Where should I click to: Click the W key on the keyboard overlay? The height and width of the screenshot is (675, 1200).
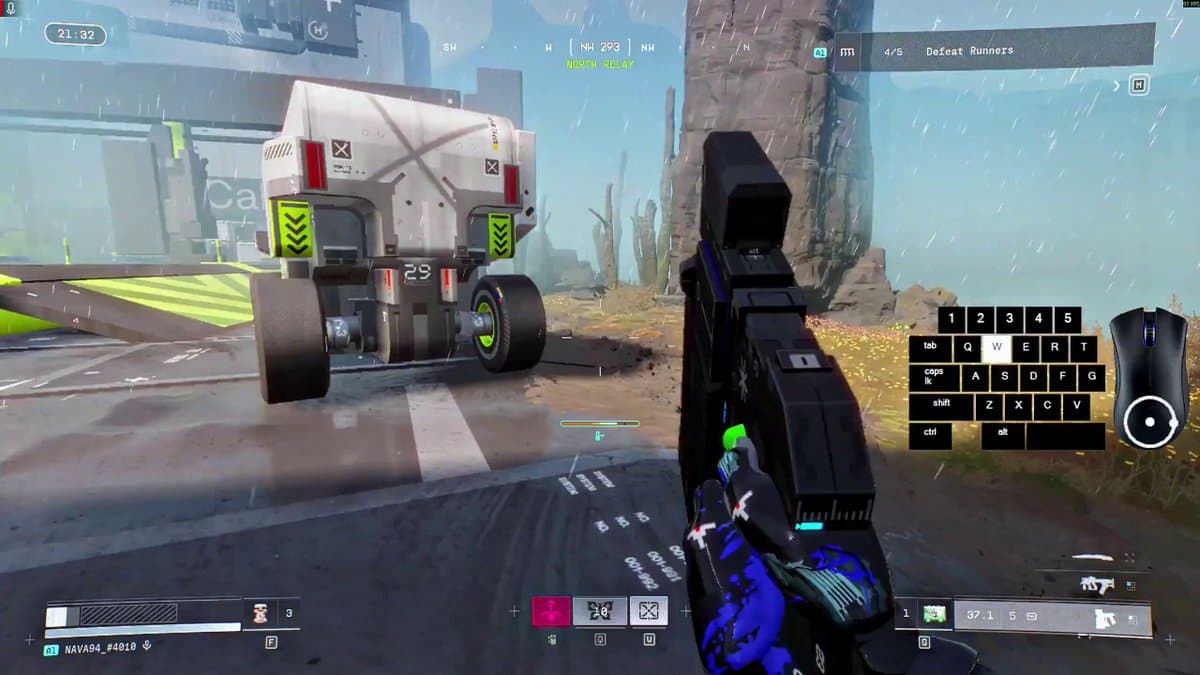point(996,348)
